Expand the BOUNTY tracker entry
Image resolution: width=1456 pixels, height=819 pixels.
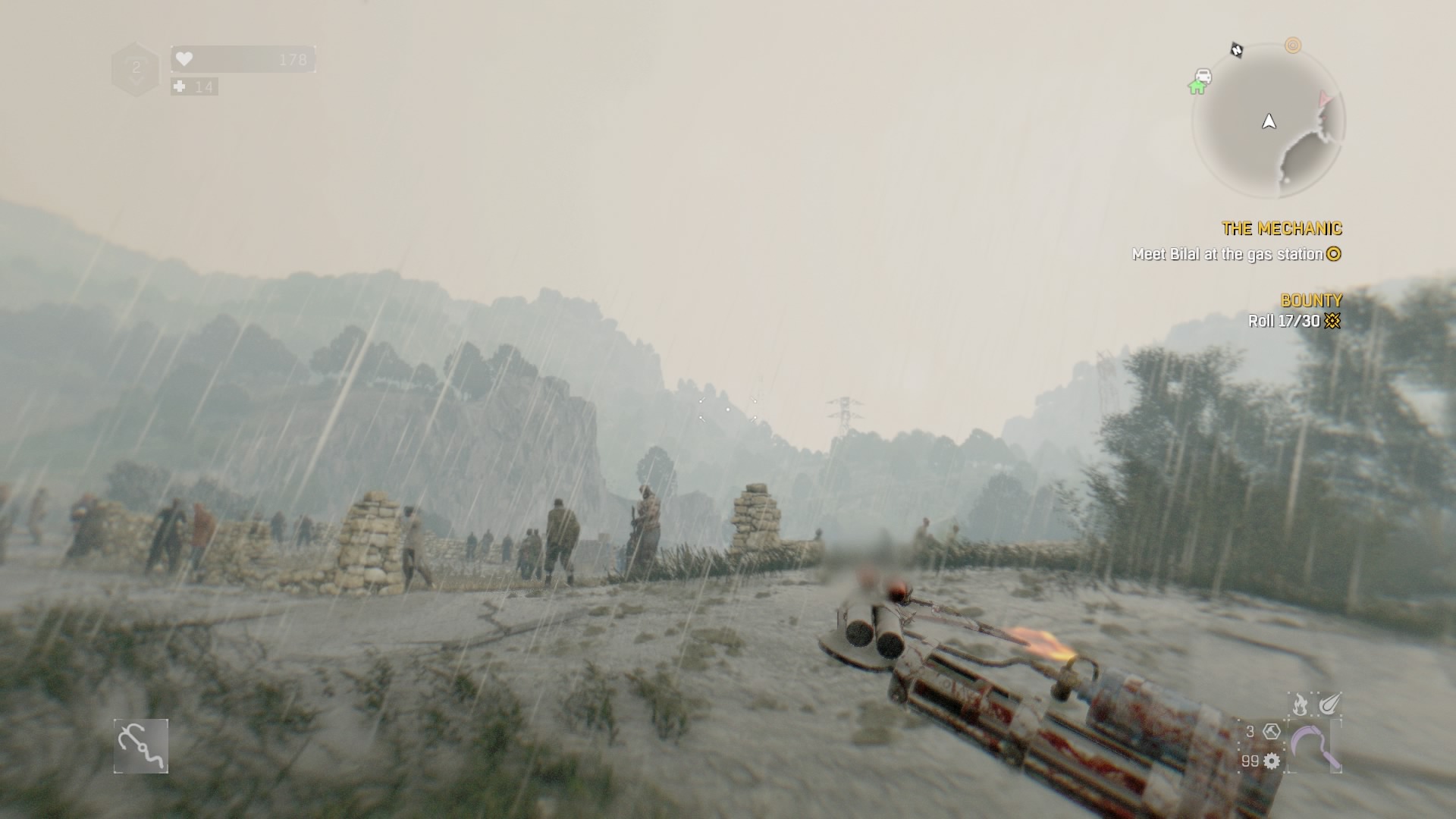point(1310,300)
